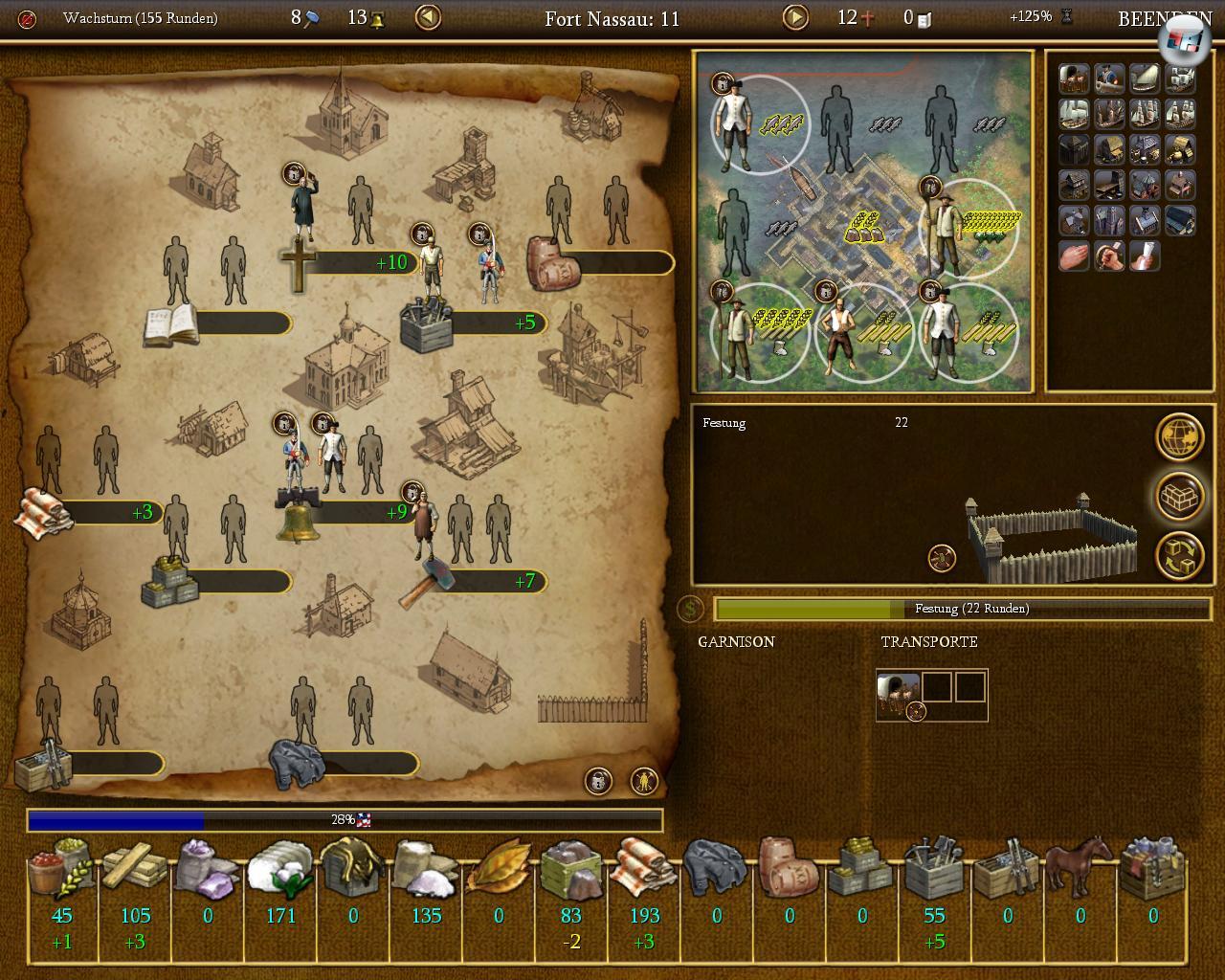Select the food stock showing 45
1225x980 pixels.
[x=62, y=882]
